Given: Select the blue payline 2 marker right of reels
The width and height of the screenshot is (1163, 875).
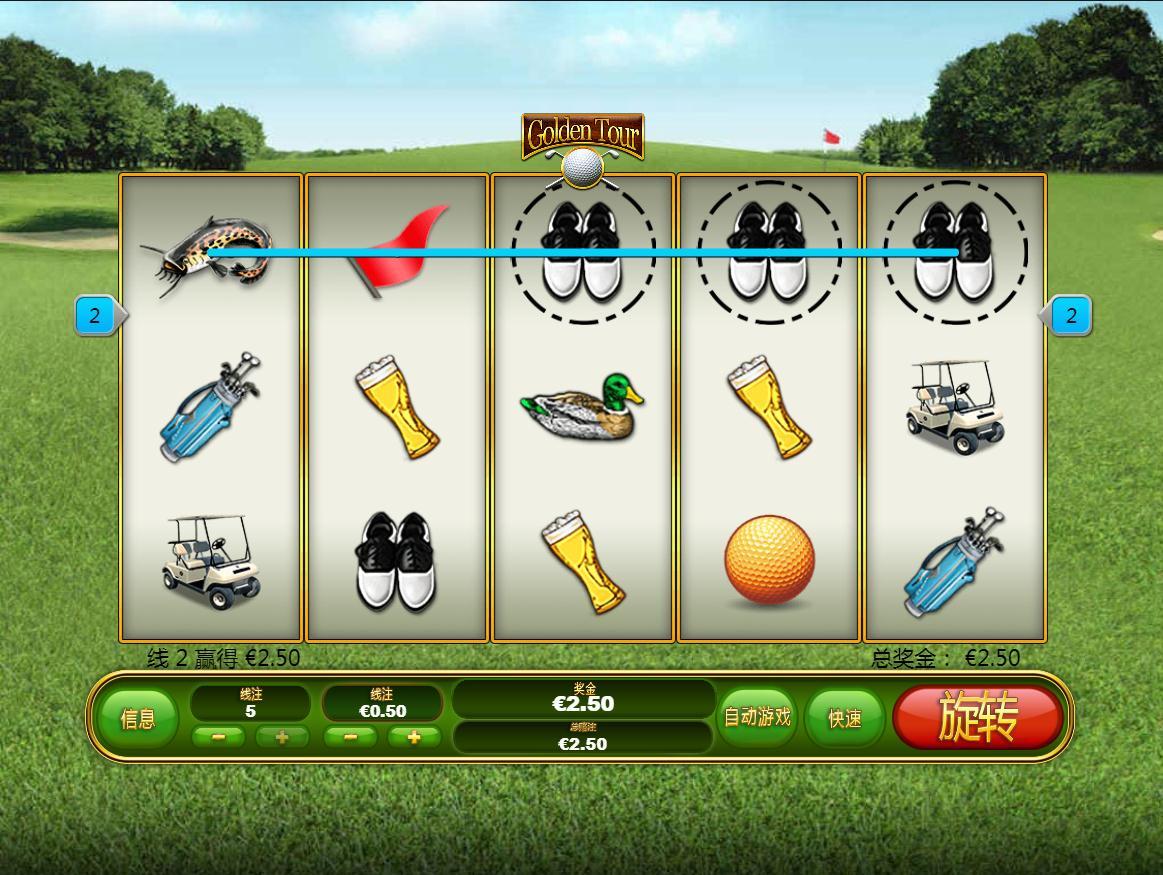Looking at the screenshot, I should point(1070,316).
